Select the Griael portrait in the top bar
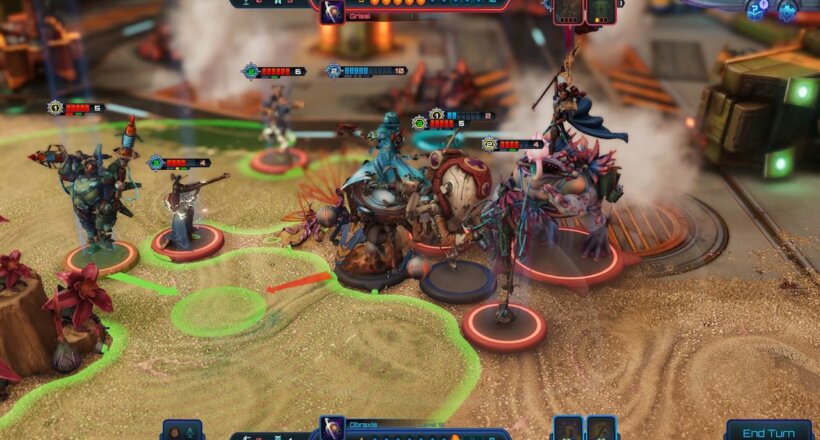Image resolution: width=820 pixels, height=440 pixels. click(x=333, y=11)
